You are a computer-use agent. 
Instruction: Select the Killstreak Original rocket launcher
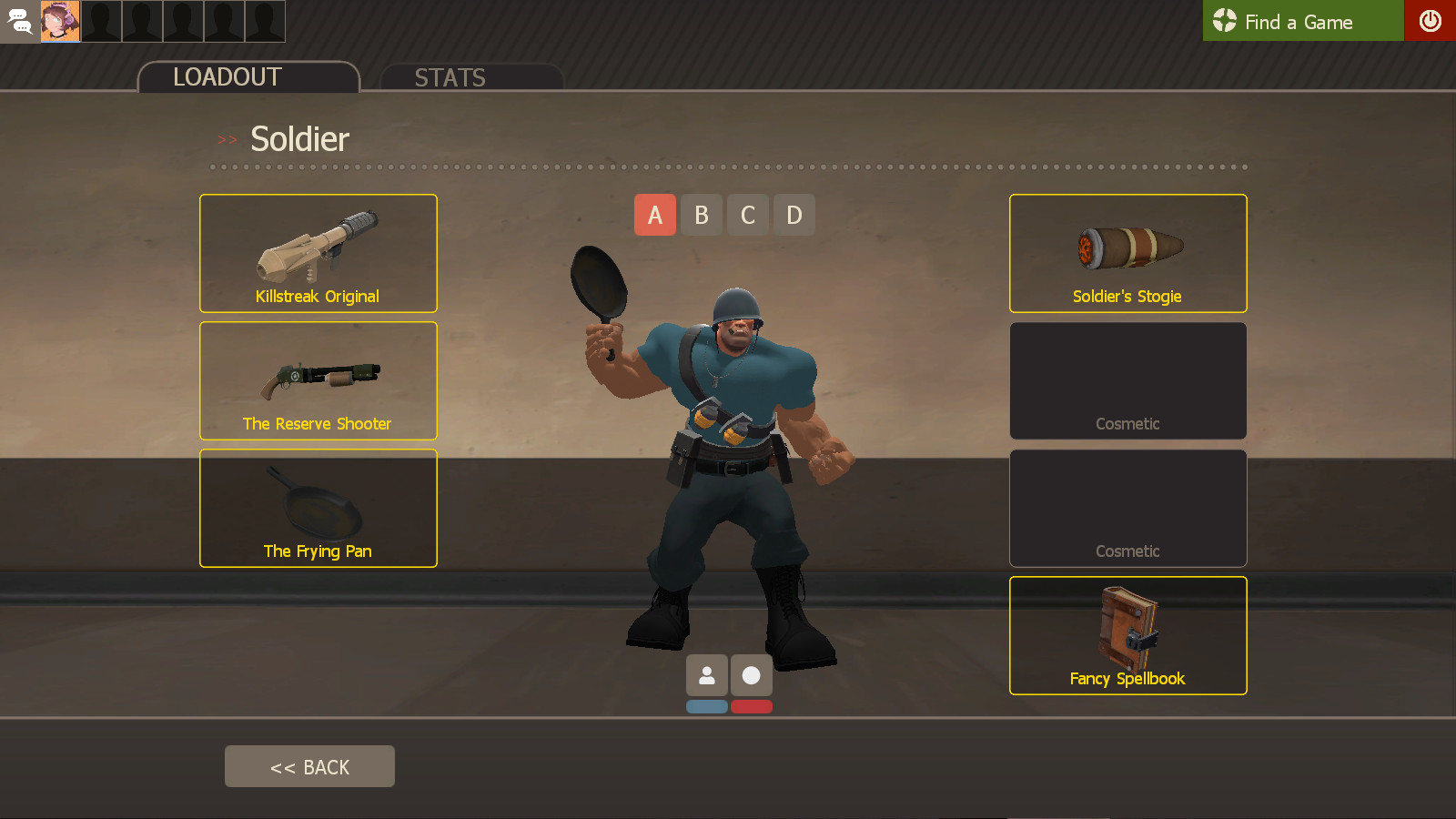pos(318,253)
